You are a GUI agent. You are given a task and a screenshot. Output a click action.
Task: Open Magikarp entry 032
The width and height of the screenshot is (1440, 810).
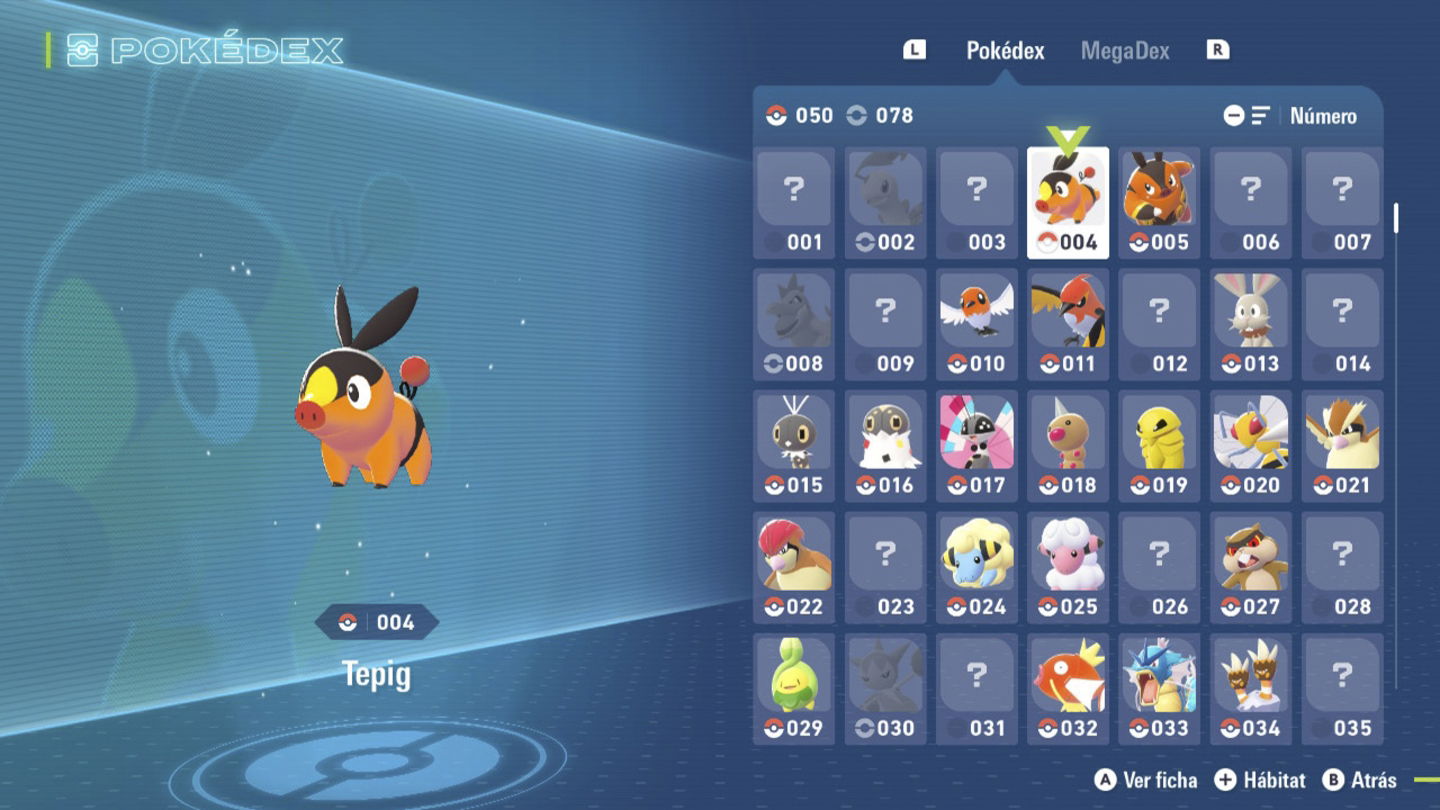pos(1067,688)
